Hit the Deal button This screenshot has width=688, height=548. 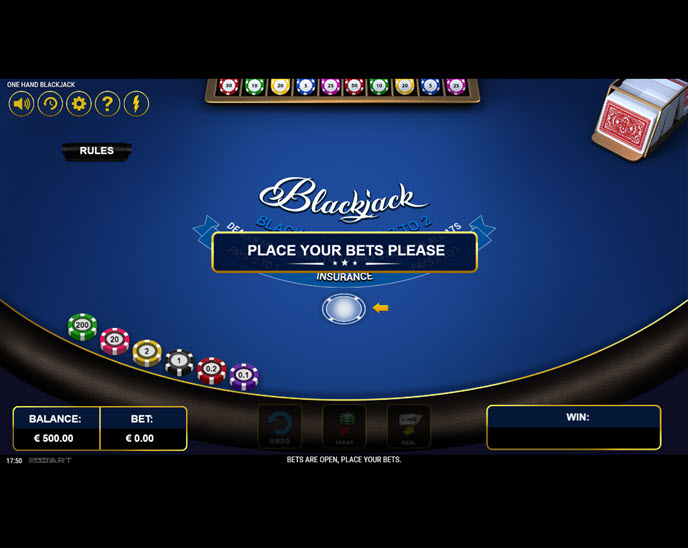coord(408,426)
